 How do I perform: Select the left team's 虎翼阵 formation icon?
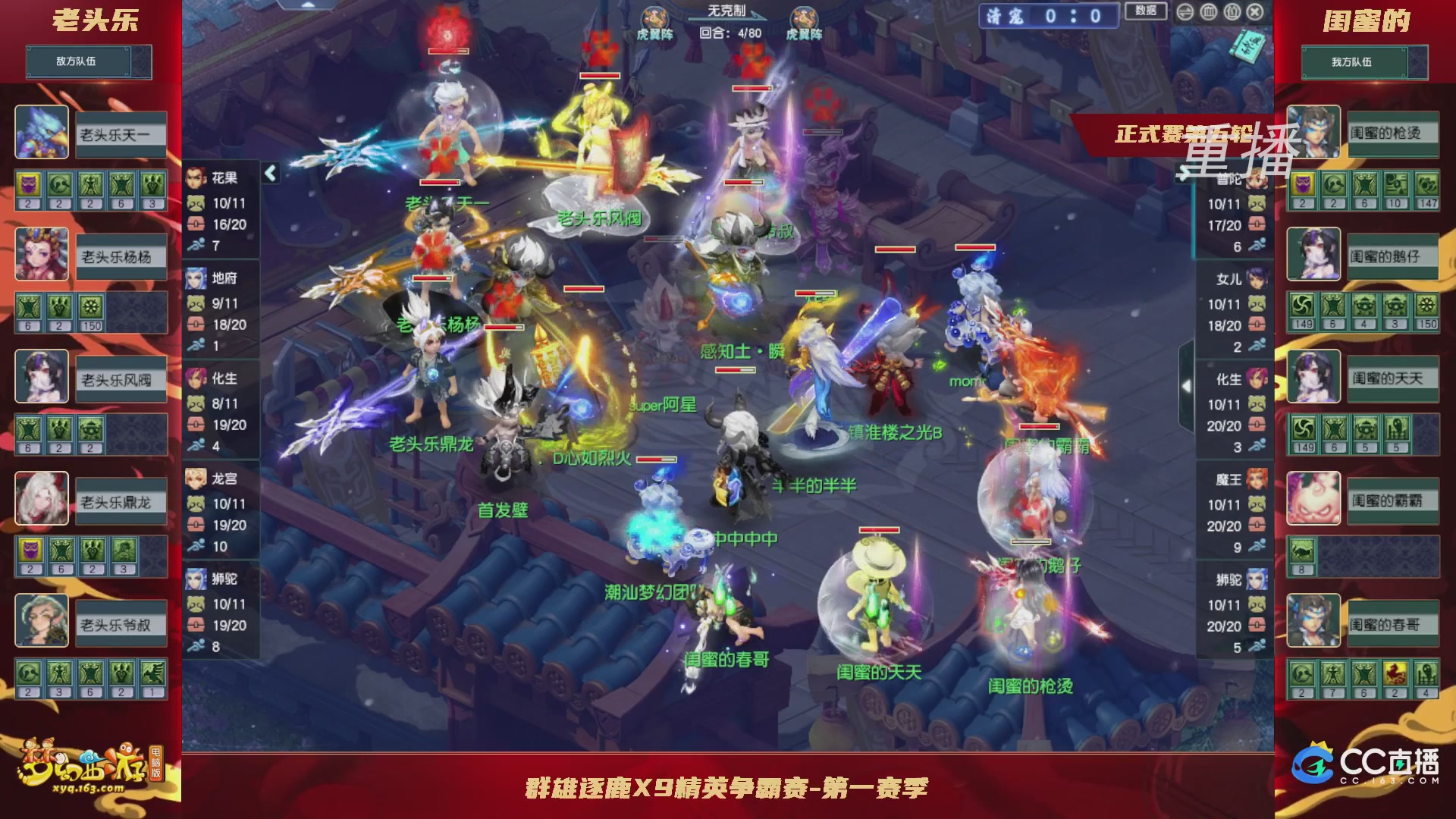tap(654, 15)
